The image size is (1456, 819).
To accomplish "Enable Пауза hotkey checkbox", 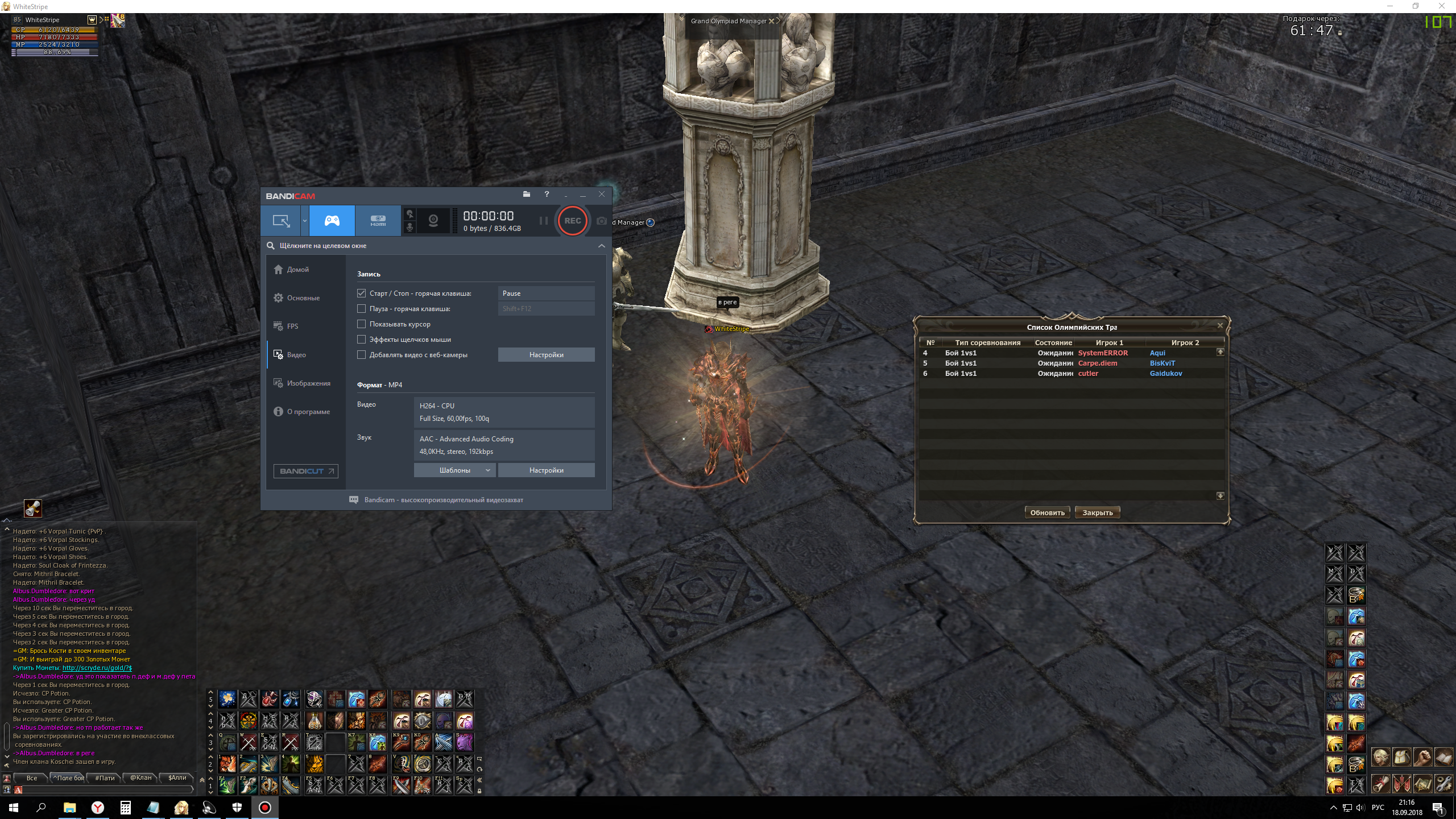I will [362, 309].
